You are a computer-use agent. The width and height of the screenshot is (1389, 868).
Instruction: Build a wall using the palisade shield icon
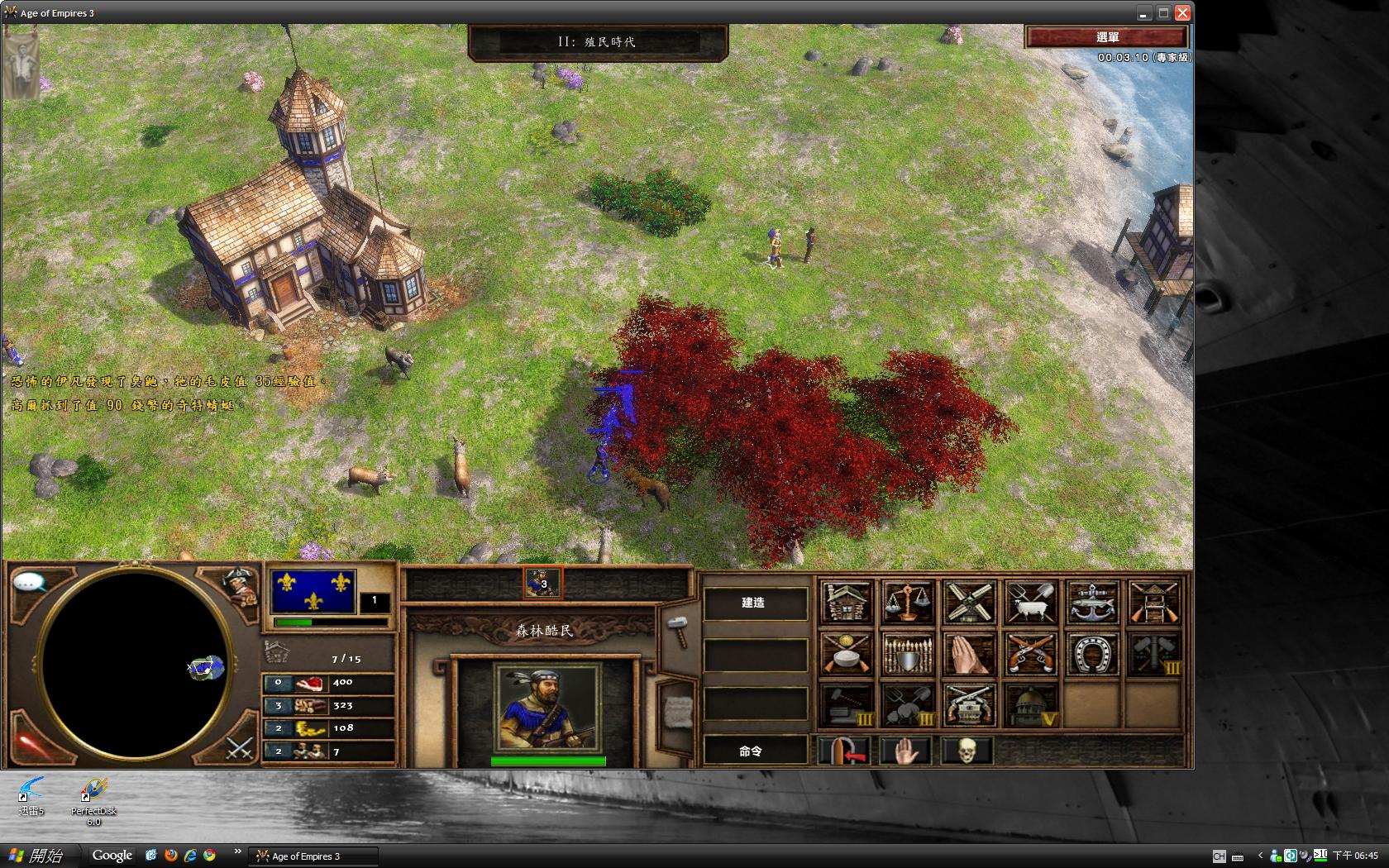907,653
